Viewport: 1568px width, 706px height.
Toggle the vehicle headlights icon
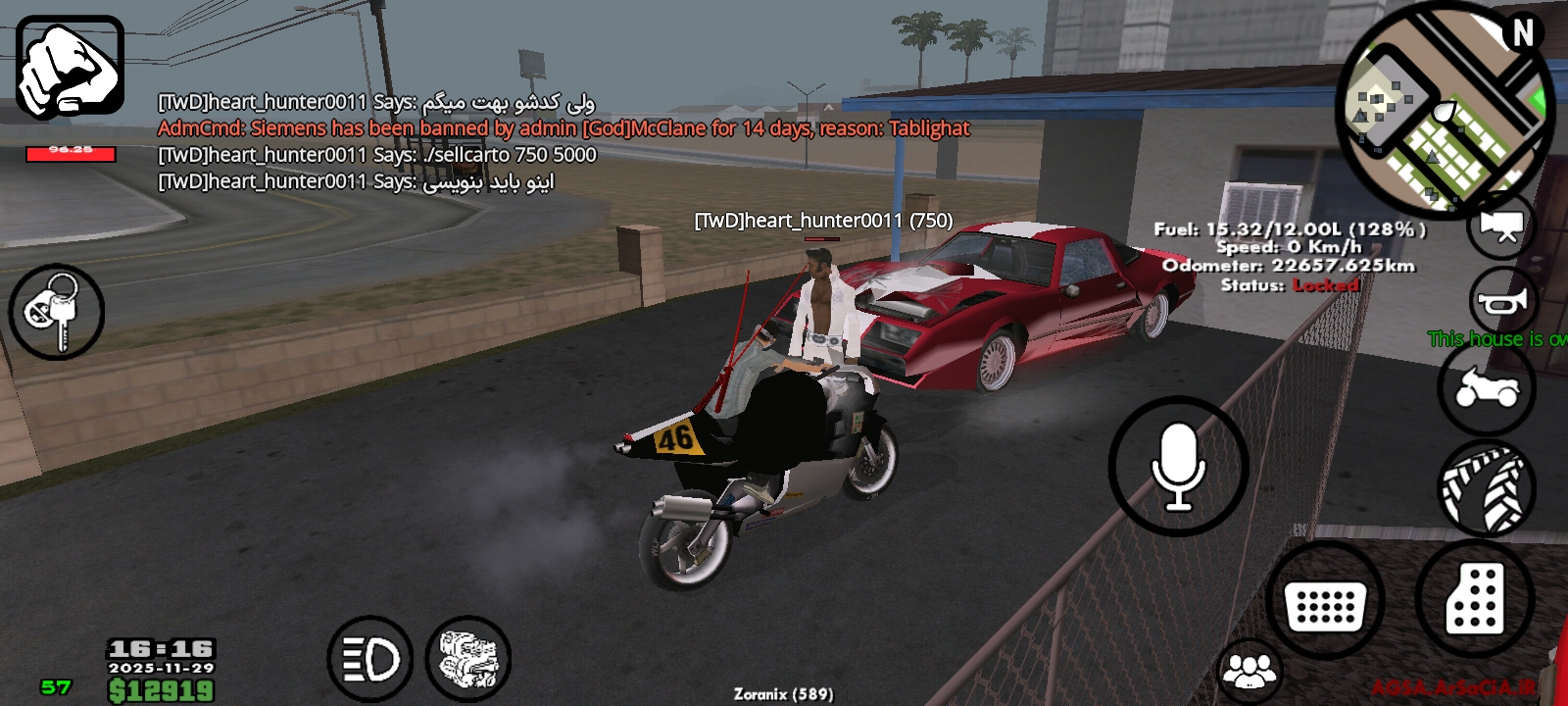point(370,660)
